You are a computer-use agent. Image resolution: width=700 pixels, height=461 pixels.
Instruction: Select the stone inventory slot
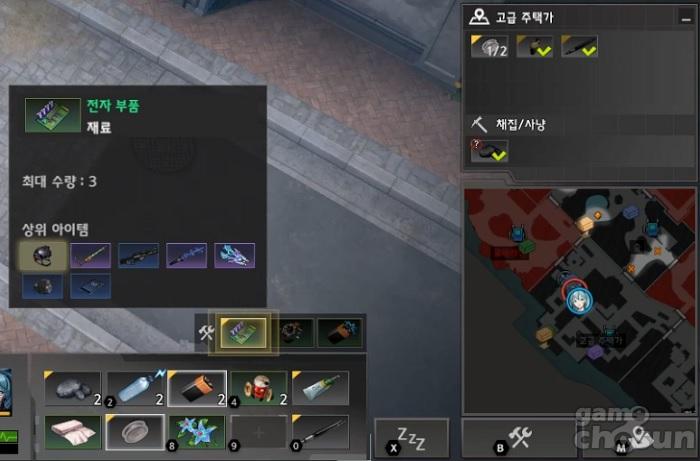(x=73, y=387)
